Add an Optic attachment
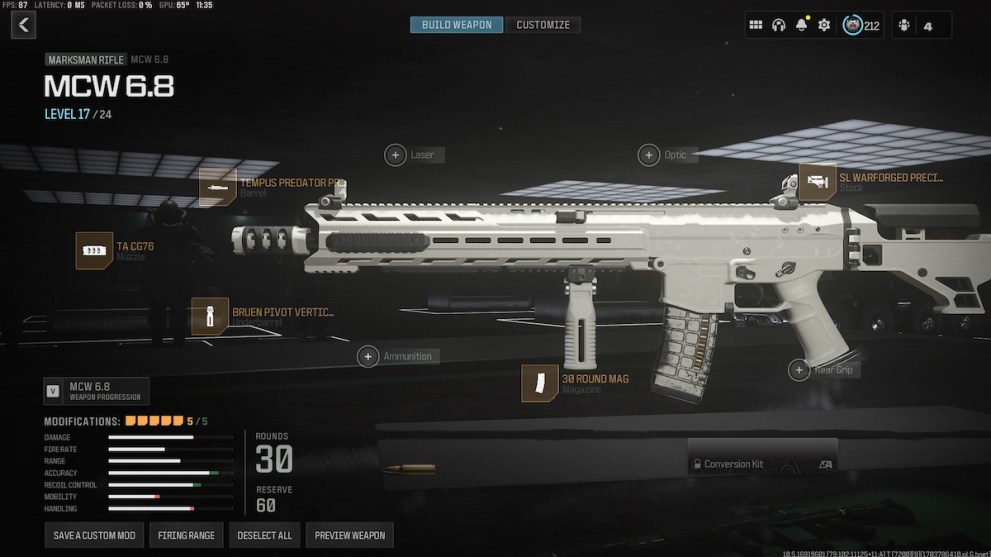This screenshot has width=991, height=557. coord(649,155)
